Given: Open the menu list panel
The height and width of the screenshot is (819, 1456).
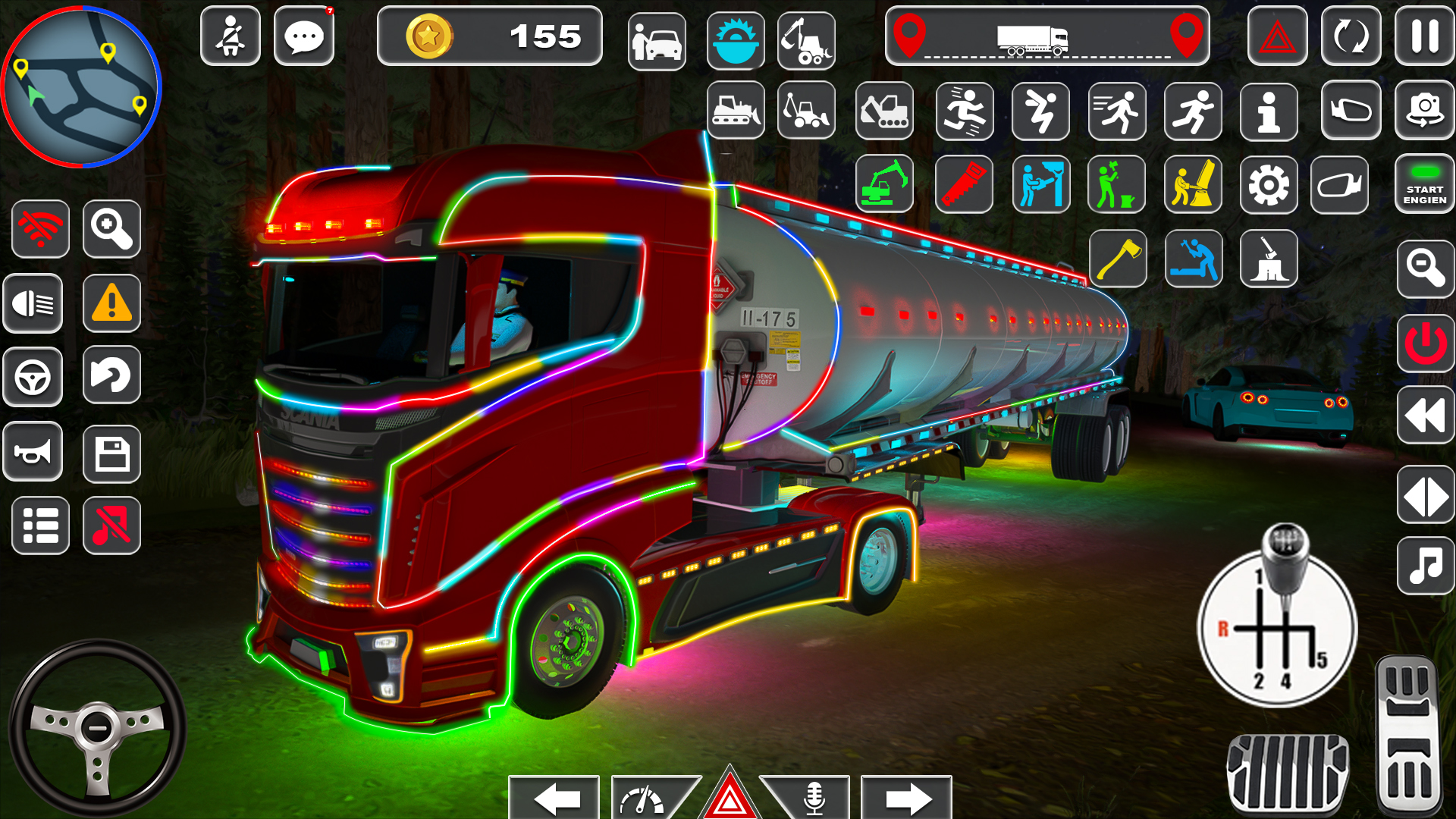Looking at the screenshot, I should coord(41,526).
